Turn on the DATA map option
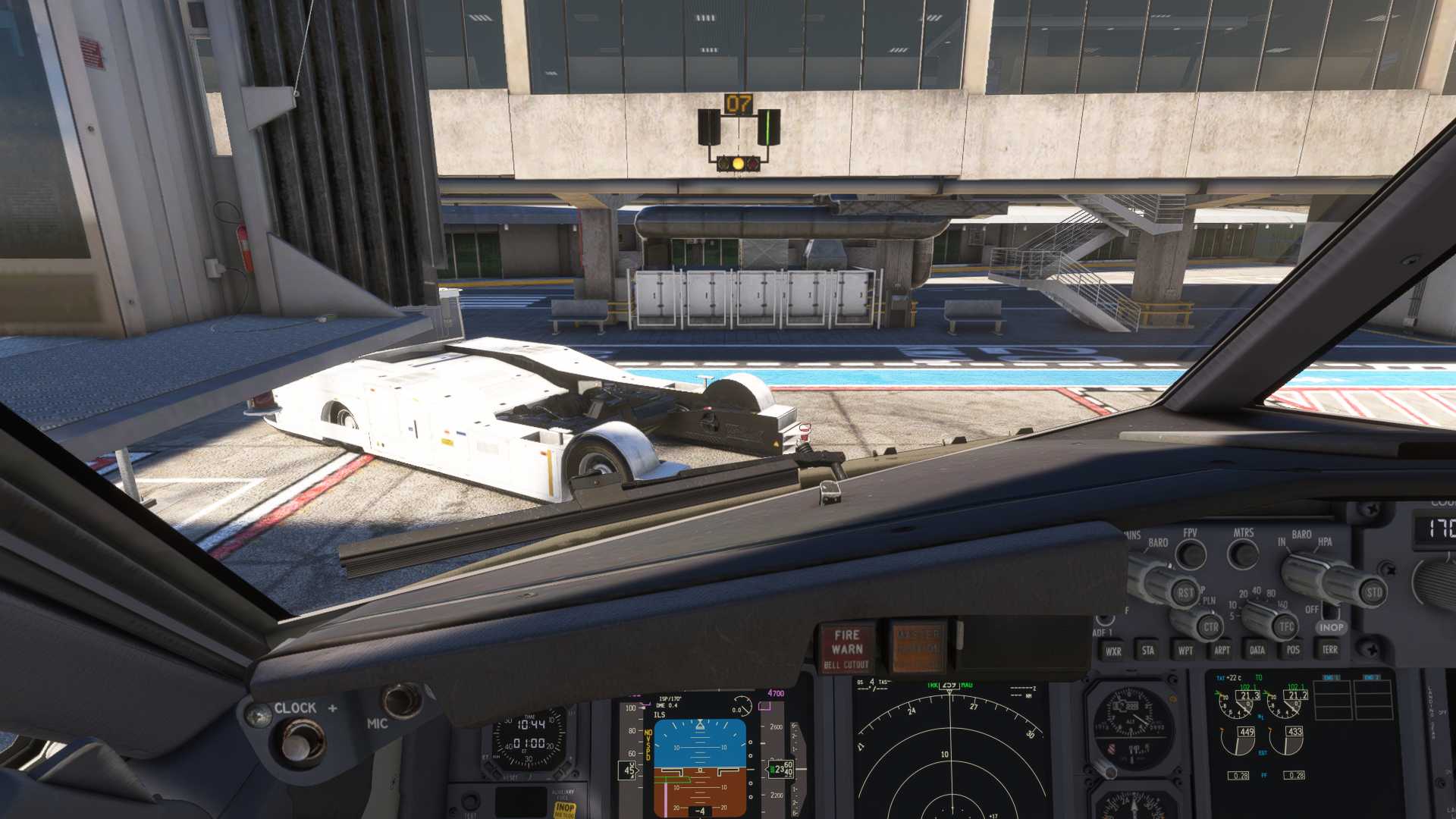The image size is (1456, 819). coord(1257,650)
